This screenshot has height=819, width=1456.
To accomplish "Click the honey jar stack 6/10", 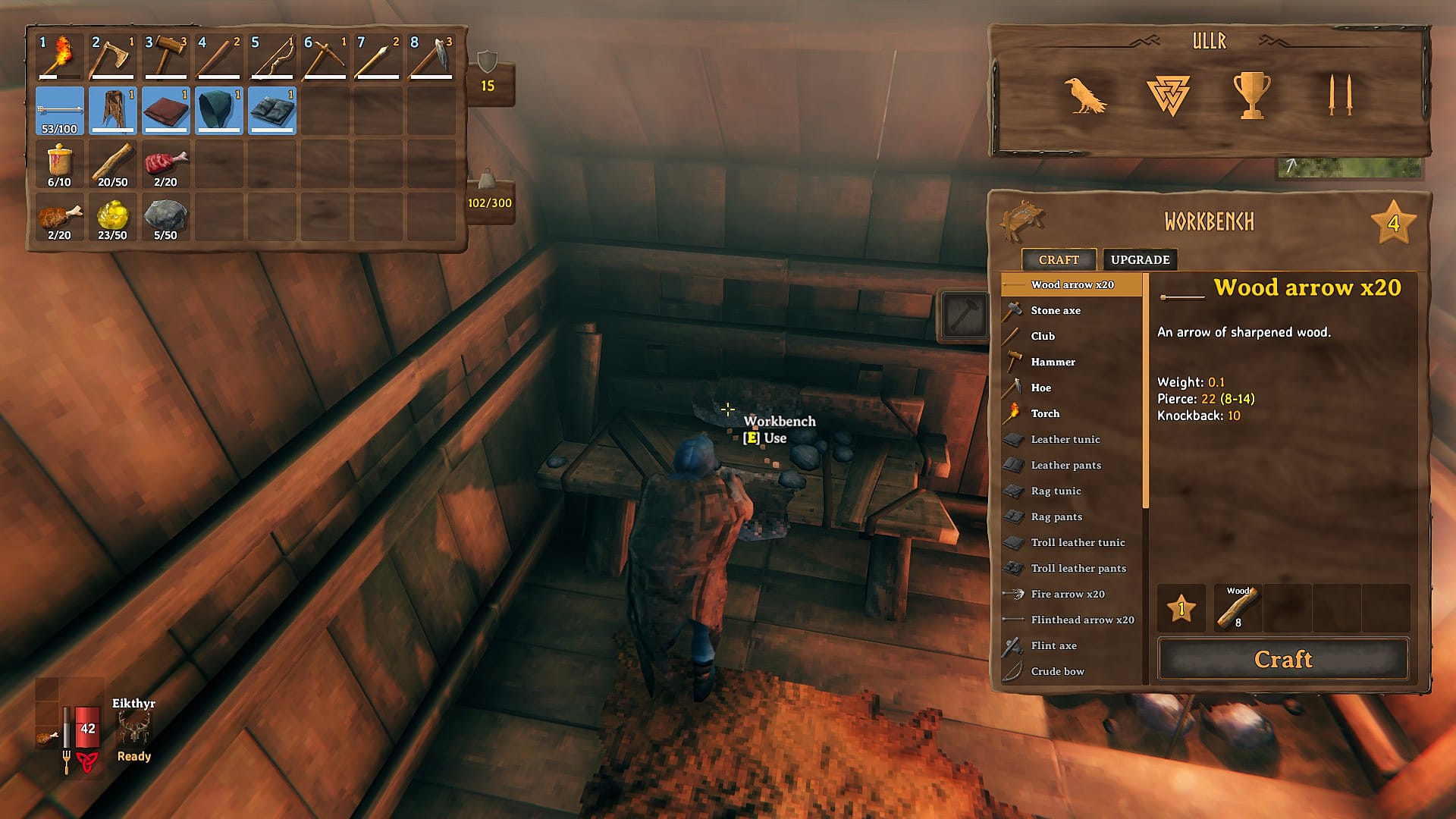I will click(60, 165).
